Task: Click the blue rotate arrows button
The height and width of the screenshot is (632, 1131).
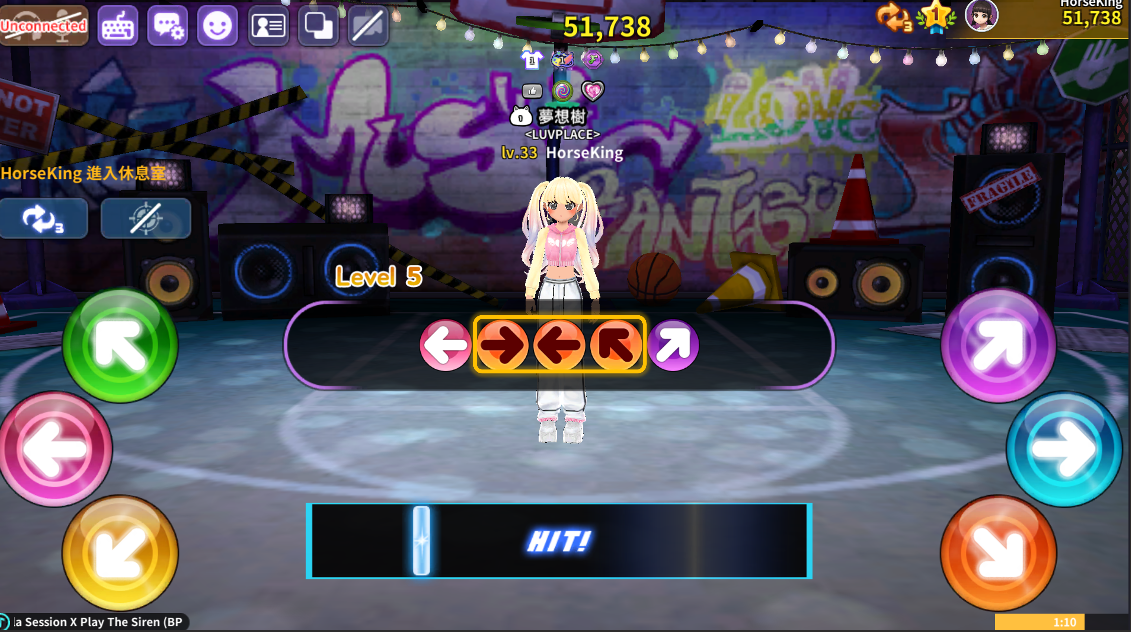Action: (x=44, y=219)
